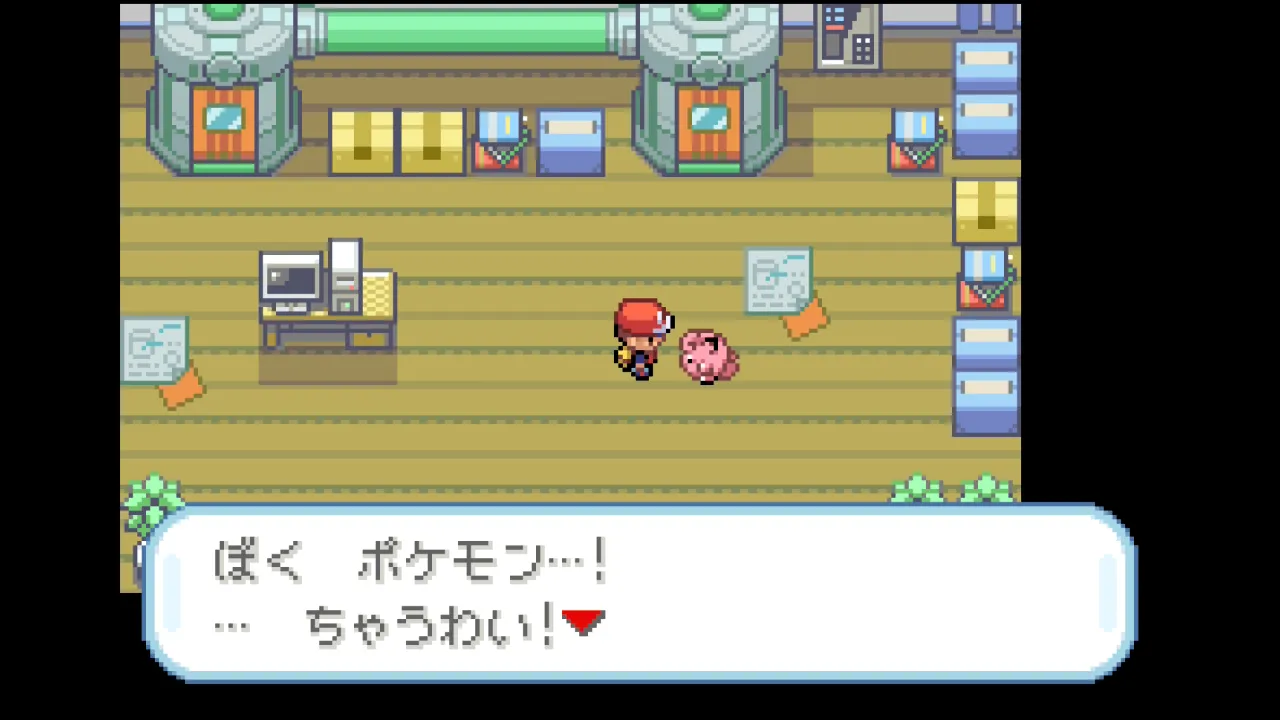Click the red continue arrow in dialogue
The height and width of the screenshot is (720, 1280).
[585, 622]
